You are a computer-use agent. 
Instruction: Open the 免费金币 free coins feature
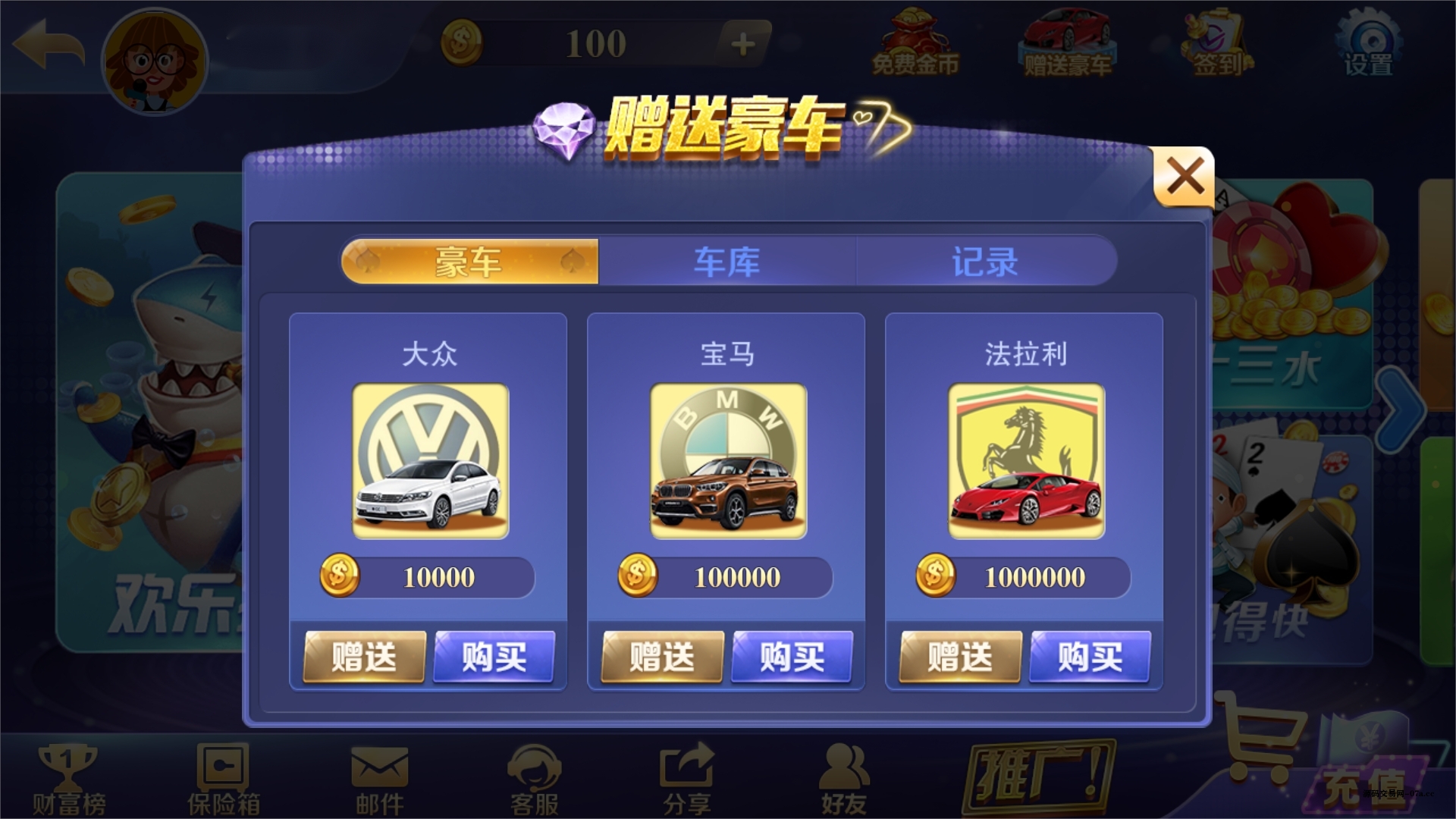tap(917, 42)
